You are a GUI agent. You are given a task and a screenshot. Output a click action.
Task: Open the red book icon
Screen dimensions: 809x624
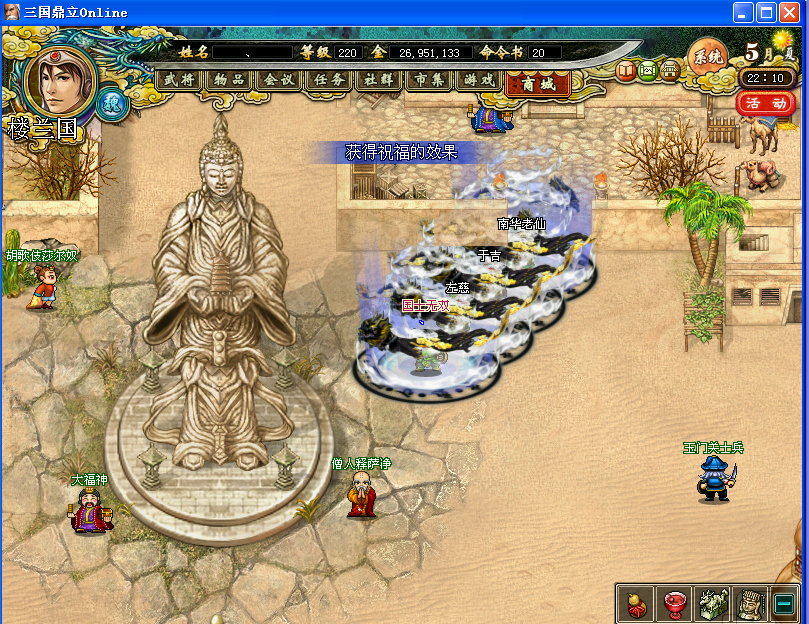(626, 70)
